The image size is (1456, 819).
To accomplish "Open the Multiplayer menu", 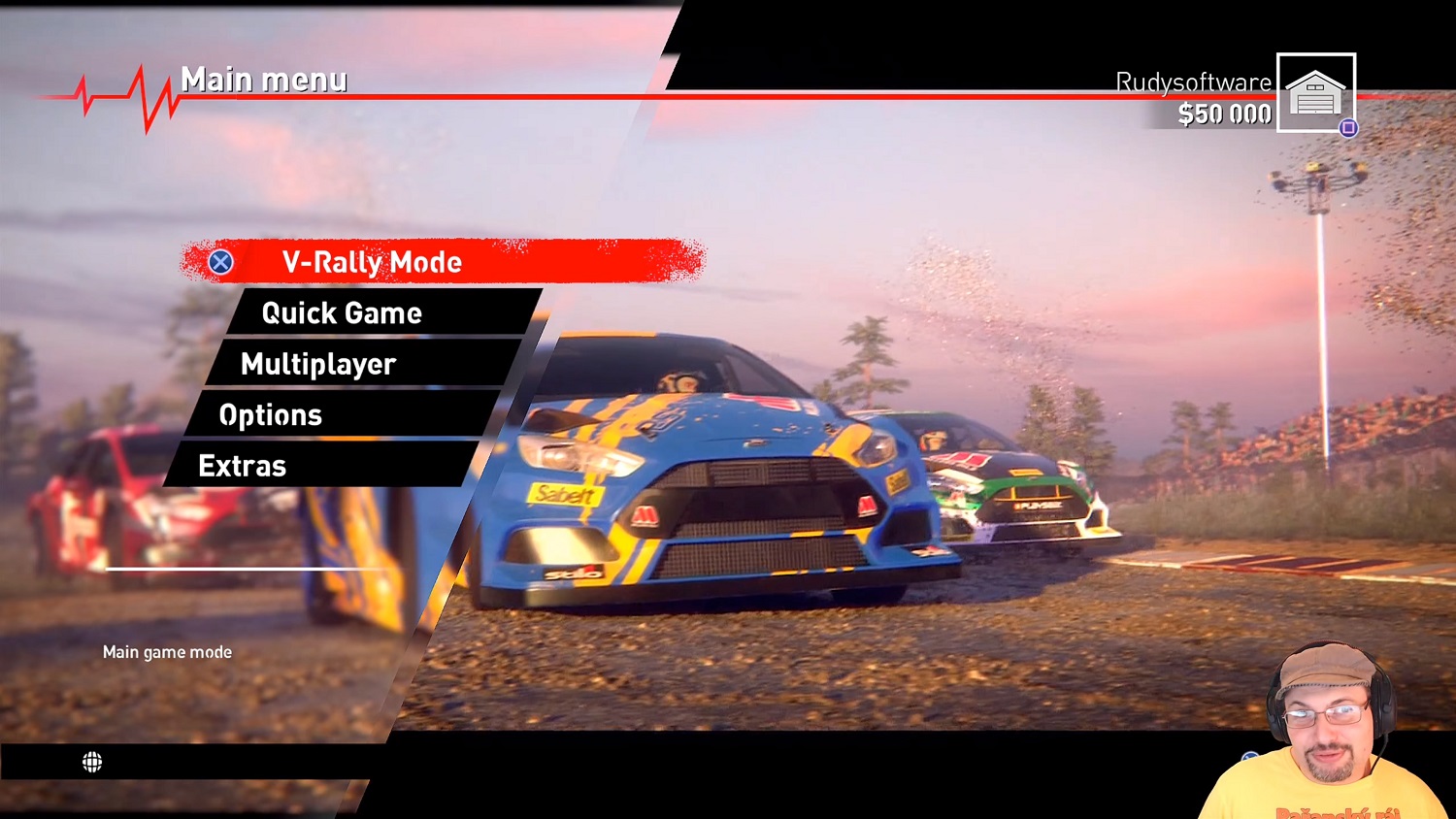I will pos(318,365).
